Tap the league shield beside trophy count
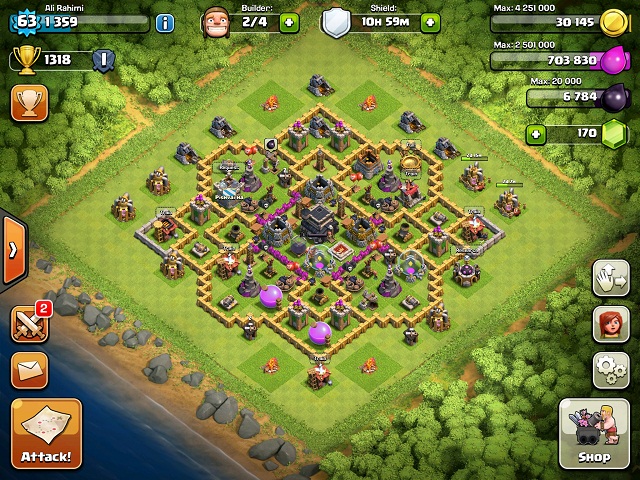 pos(102,60)
